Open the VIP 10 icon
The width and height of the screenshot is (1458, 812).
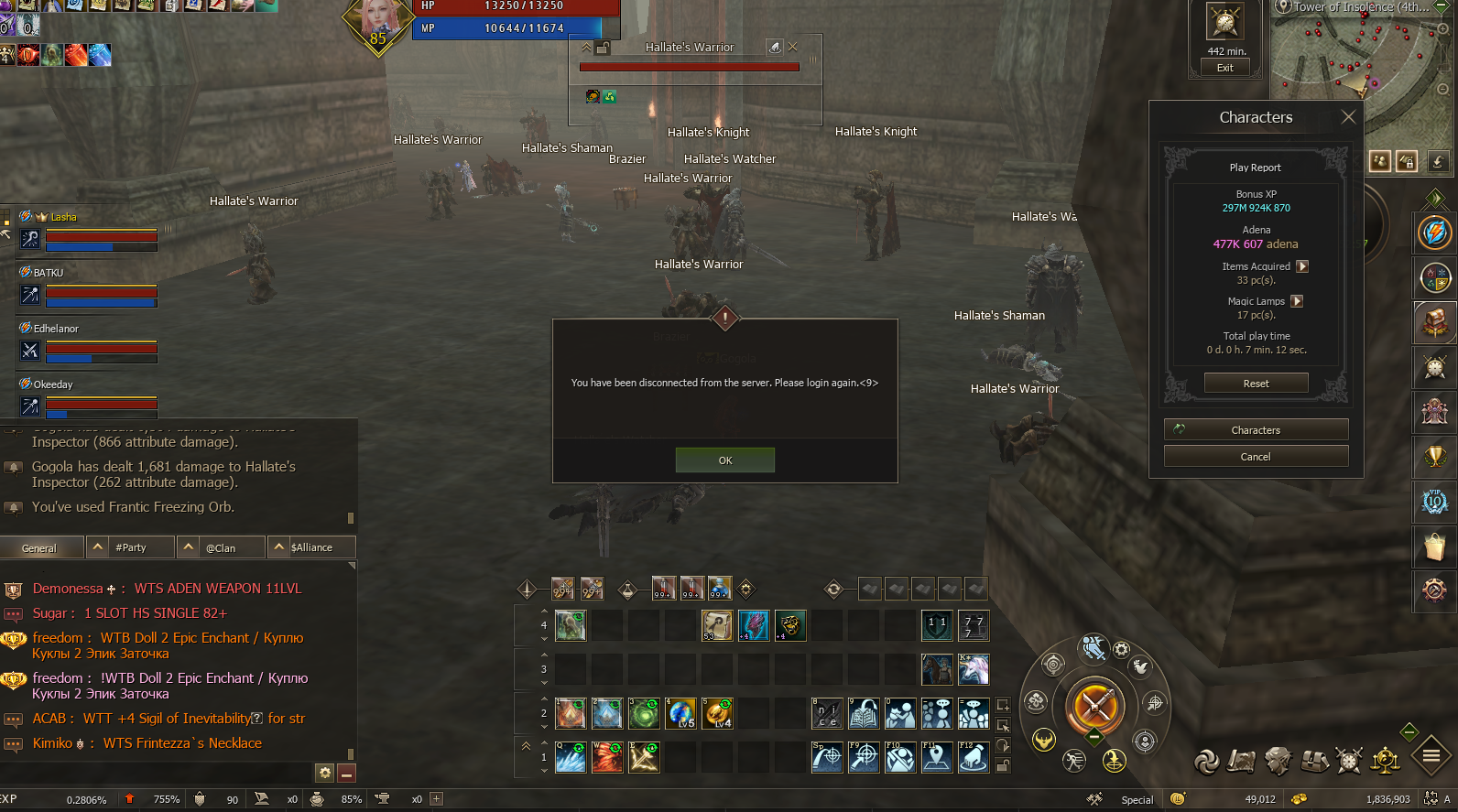click(x=1434, y=501)
